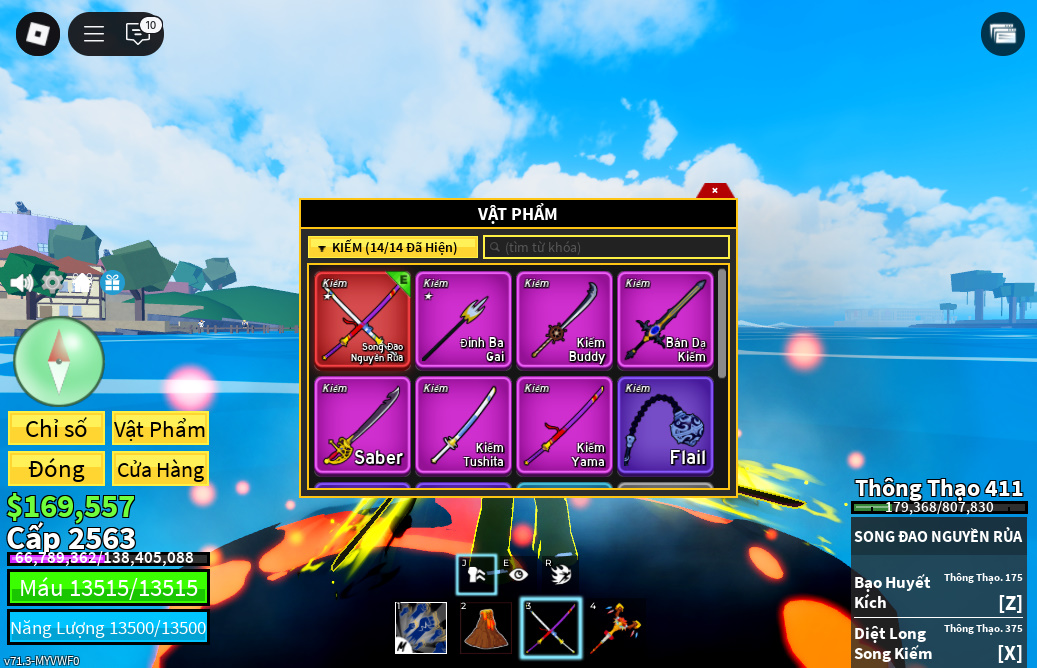This screenshot has width=1037, height=668.
Task: Open the Cửa Hàng shop
Action: coord(160,469)
